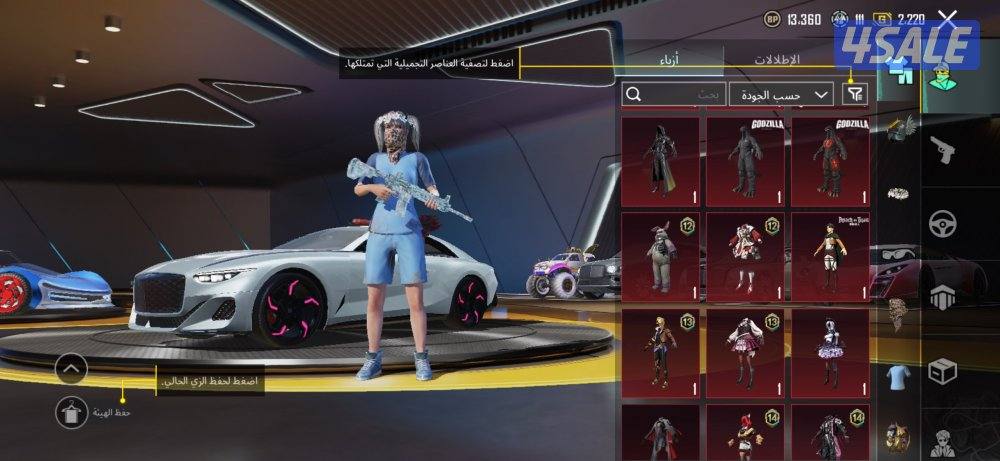
Task: Open the حسب الجودة sorting dropdown
Action: tap(781, 94)
